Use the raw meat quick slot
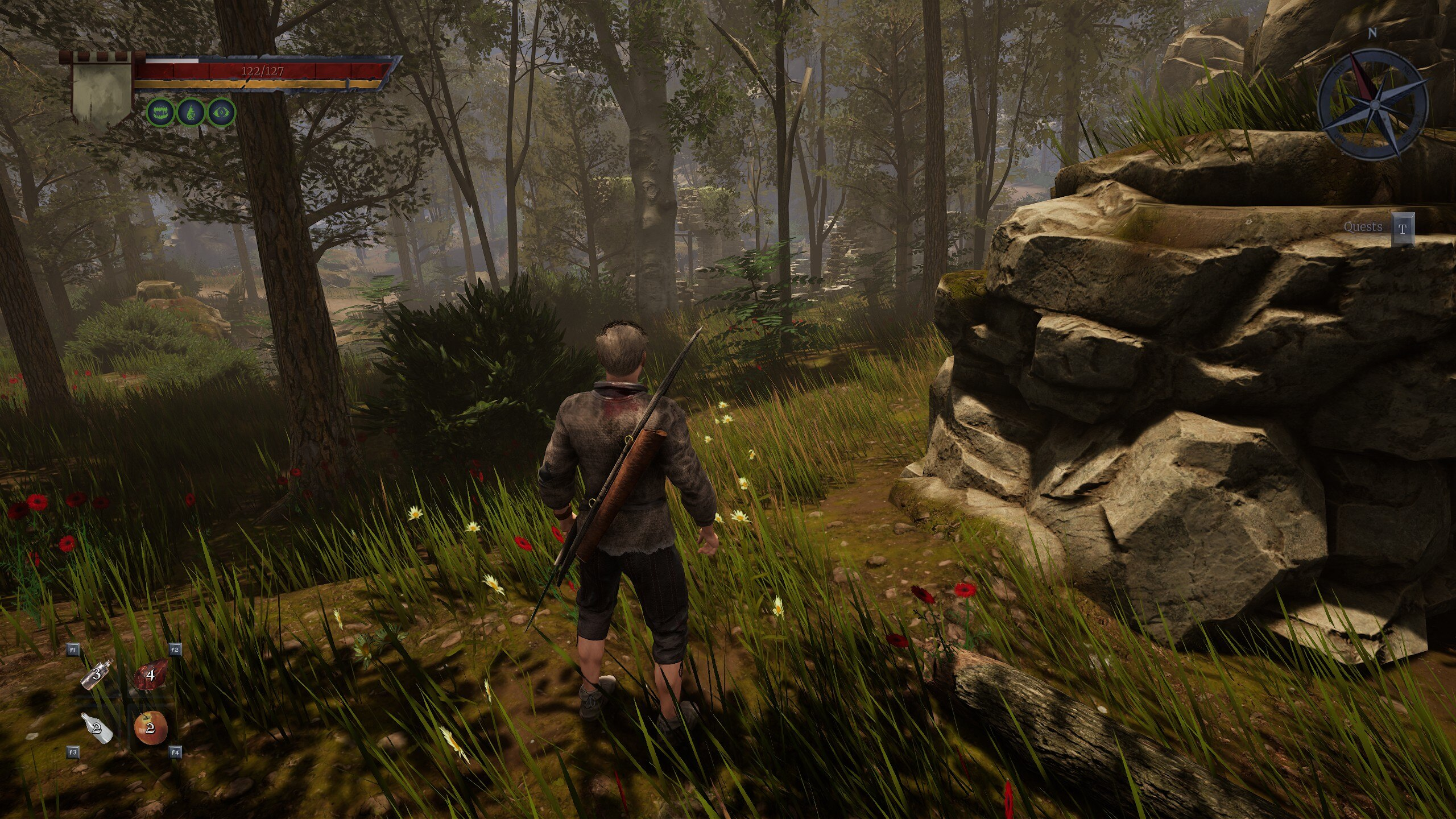 click(151, 675)
